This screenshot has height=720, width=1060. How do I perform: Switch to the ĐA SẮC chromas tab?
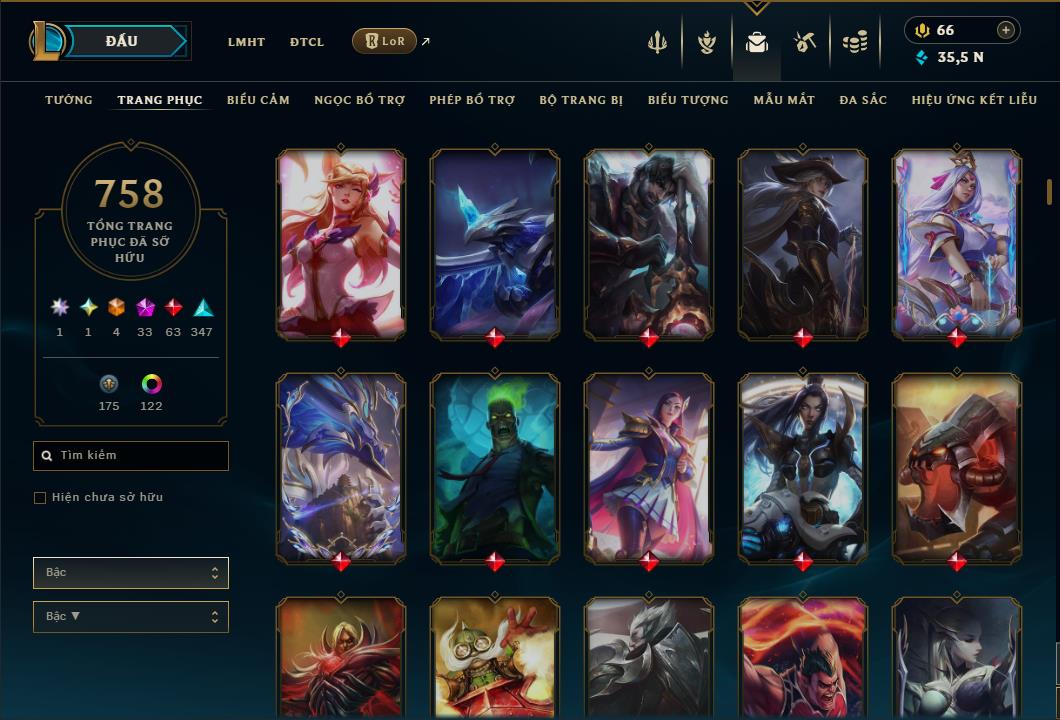(x=863, y=100)
